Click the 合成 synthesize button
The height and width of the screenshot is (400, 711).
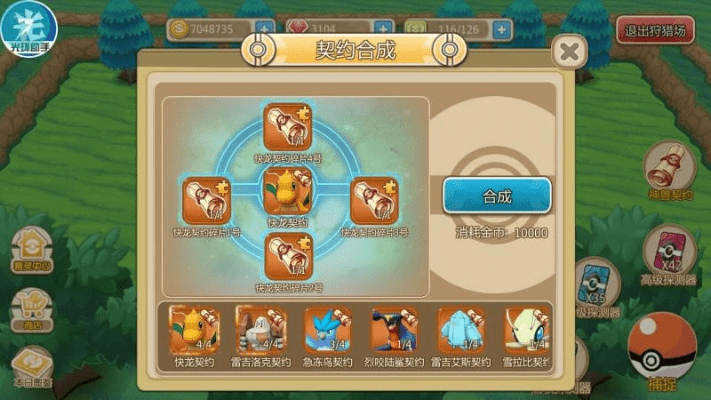pyautogui.click(x=497, y=197)
